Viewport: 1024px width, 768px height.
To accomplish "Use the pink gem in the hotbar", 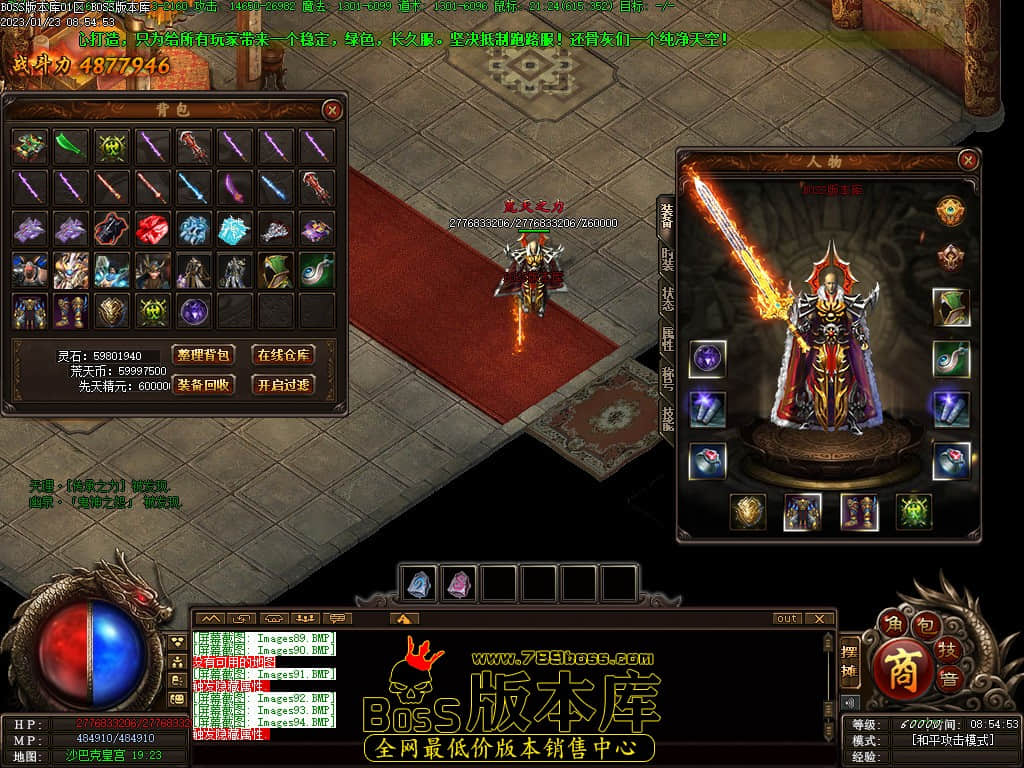I will click(459, 583).
